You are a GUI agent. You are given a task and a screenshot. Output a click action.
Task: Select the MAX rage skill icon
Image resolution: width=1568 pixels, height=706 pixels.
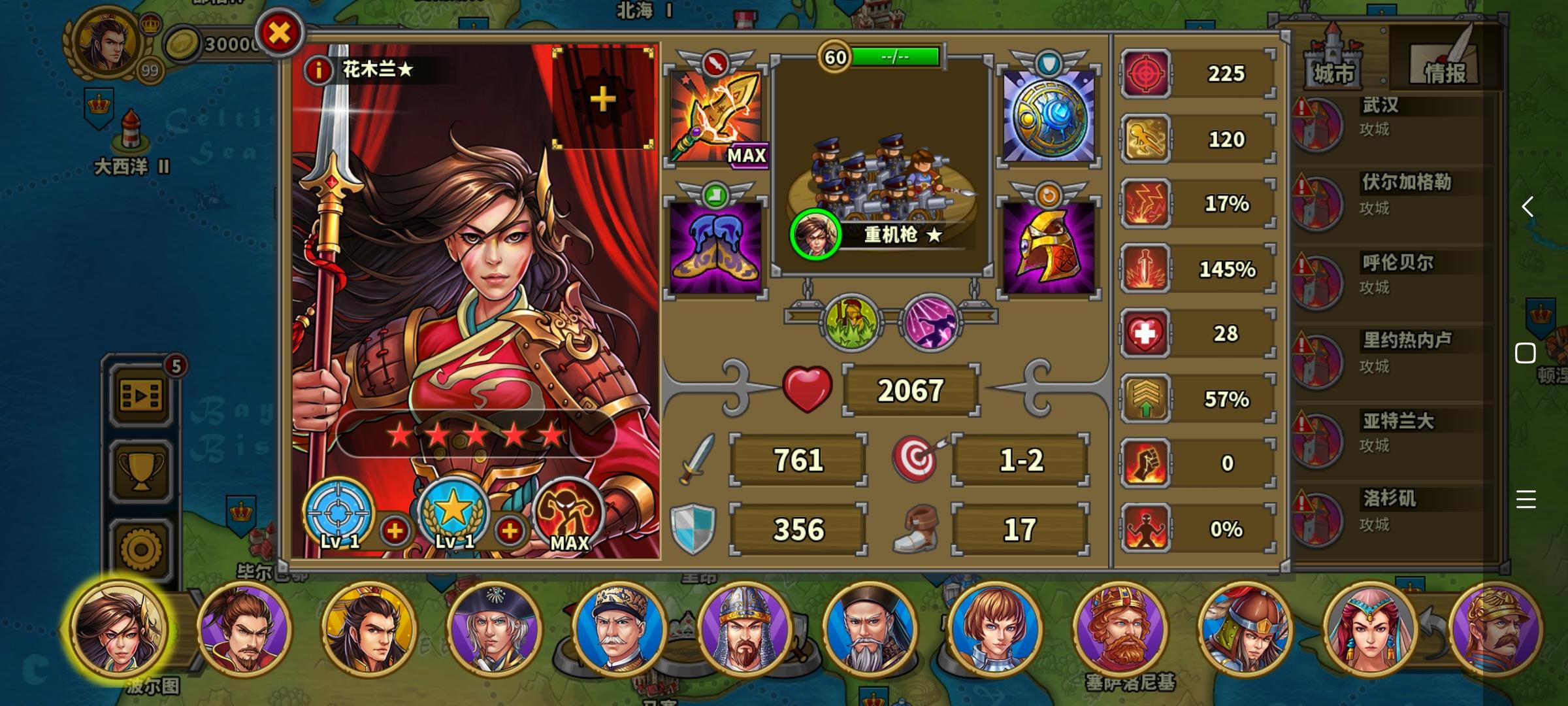tap(568, 516)
